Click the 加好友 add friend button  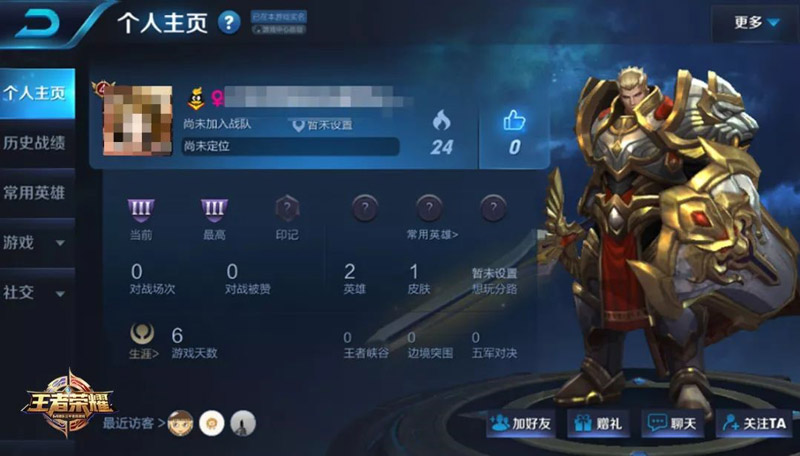click(523, 423)
